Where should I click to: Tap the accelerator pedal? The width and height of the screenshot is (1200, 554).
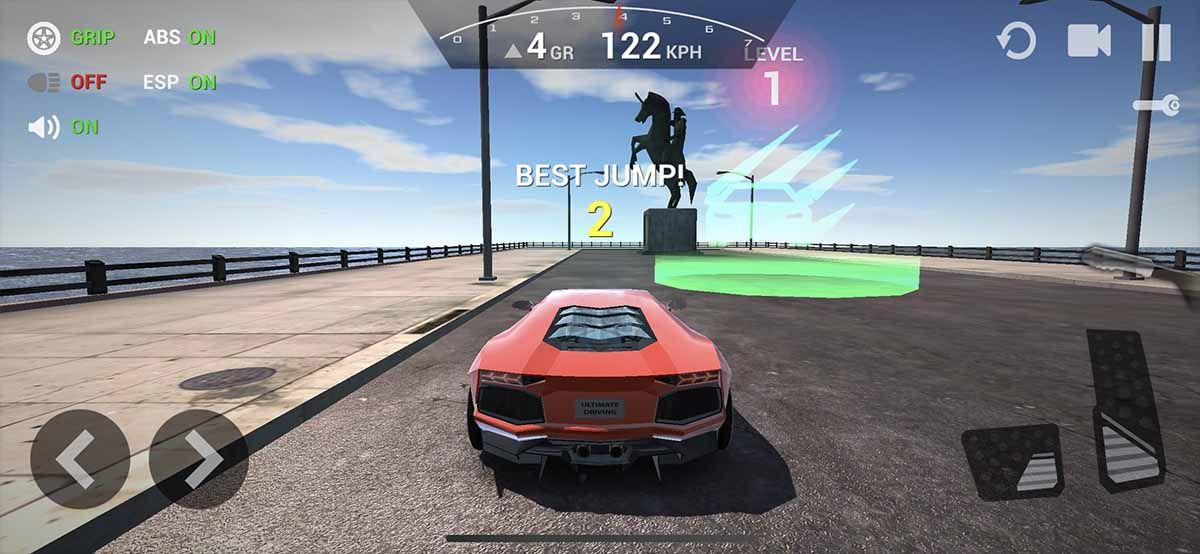coord(1125,410)
